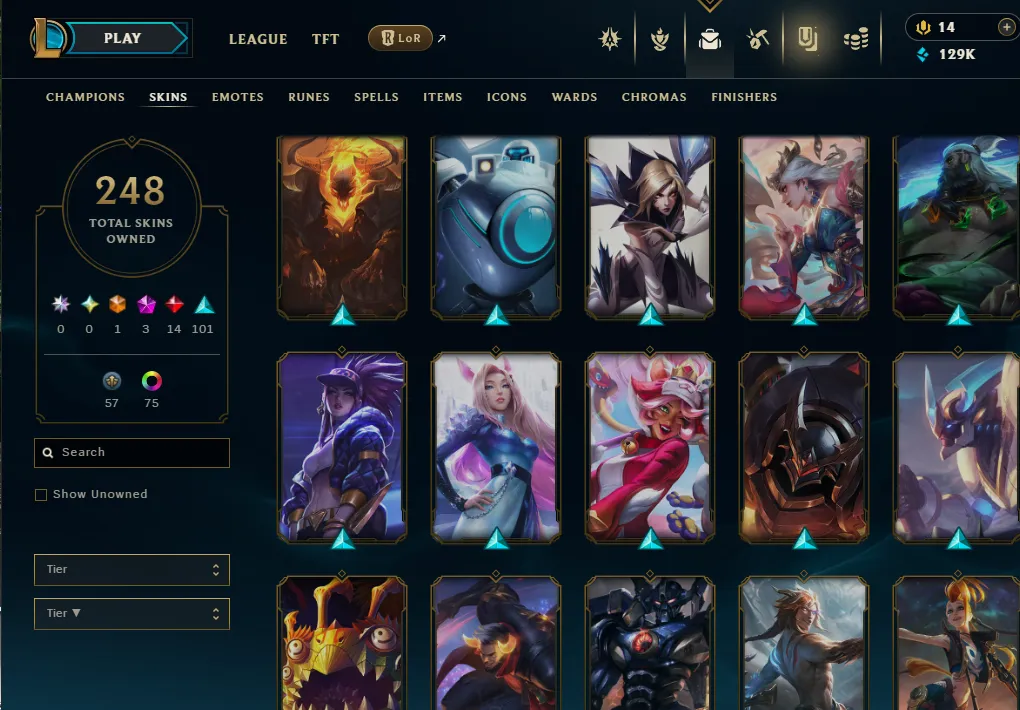Open the Finishers tab
1020x710 pixels.
(x=744, y=97)
